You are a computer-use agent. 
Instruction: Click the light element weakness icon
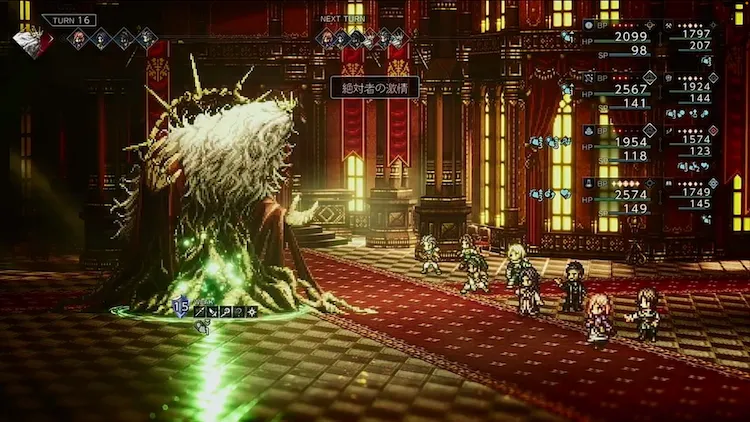click(x=253, y=312)
